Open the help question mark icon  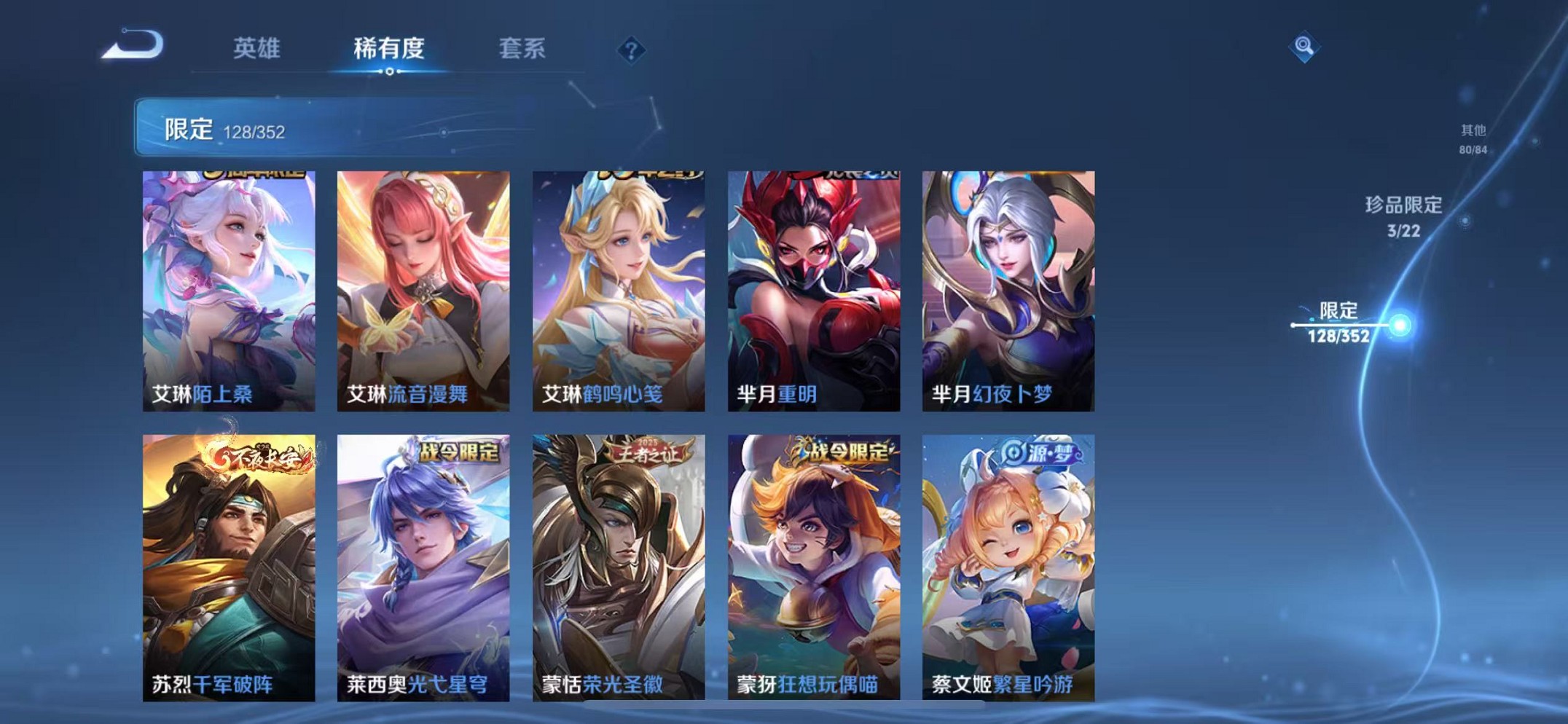(631, 50)
